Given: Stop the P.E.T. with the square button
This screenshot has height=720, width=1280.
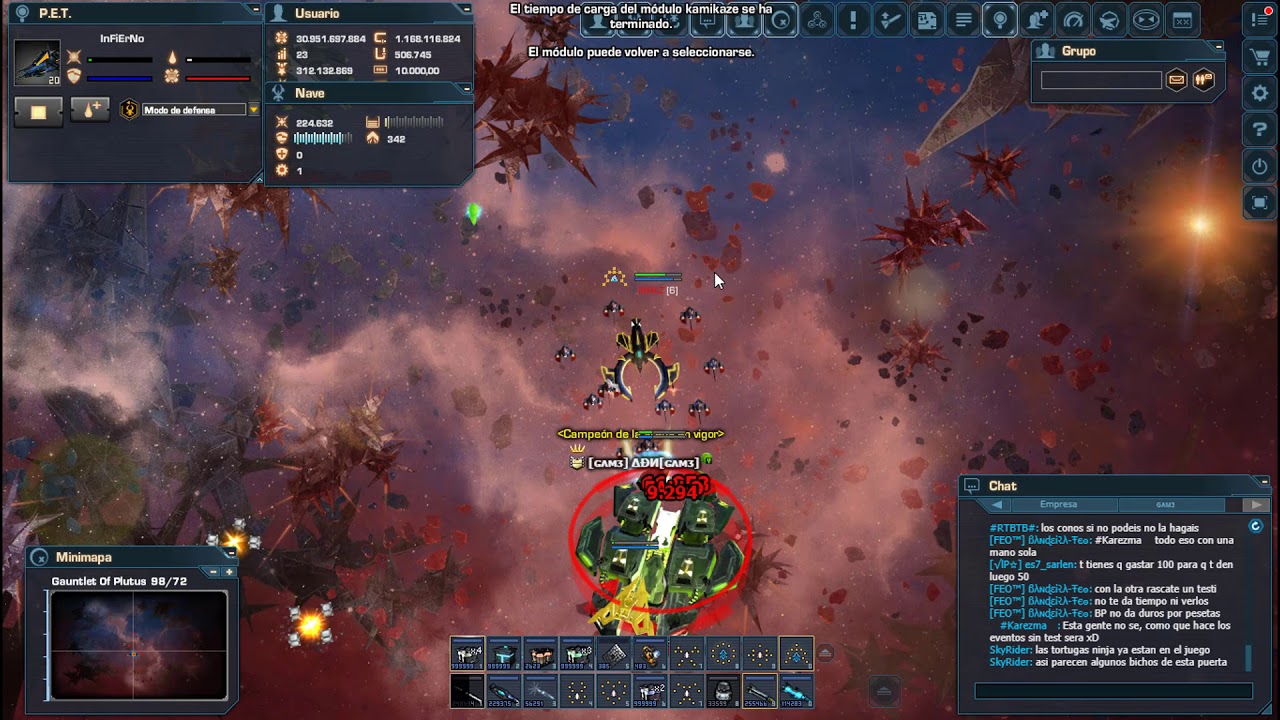Looking at the screenshot, I should coord(38,111).
